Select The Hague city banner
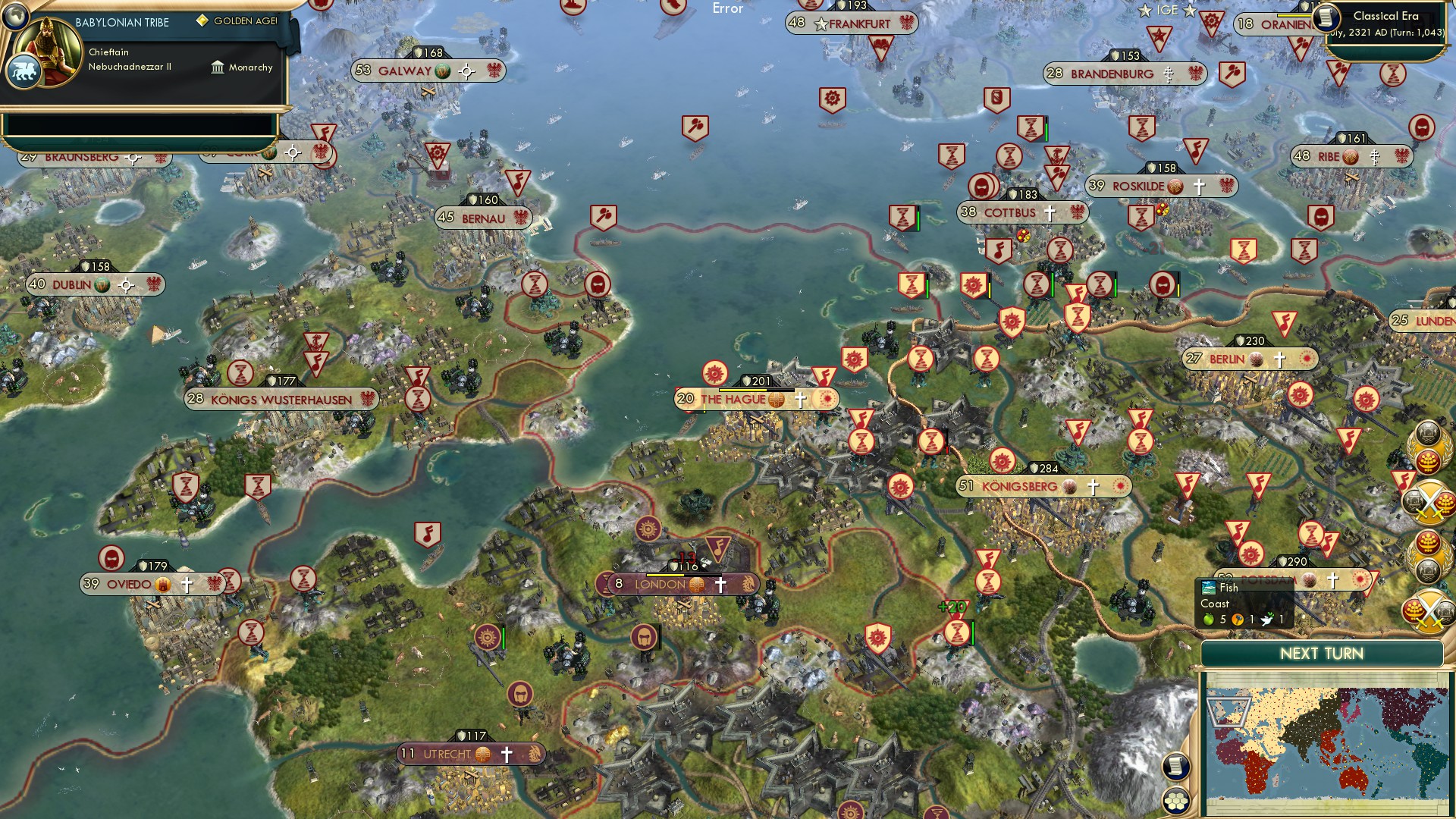The width and height of the screenshot is (1456, 819). (x=733, y=397)
